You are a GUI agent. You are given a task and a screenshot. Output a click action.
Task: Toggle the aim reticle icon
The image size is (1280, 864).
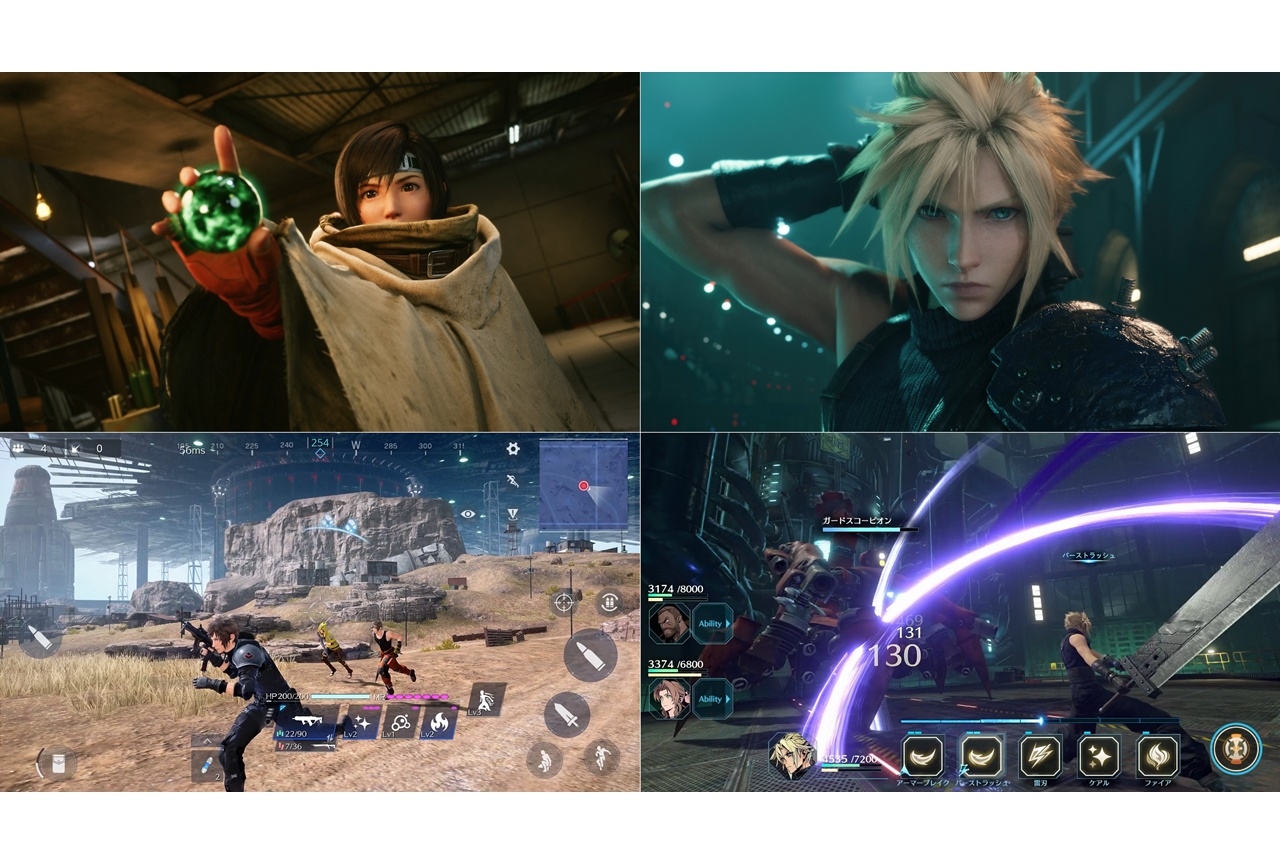pos(563,604)
